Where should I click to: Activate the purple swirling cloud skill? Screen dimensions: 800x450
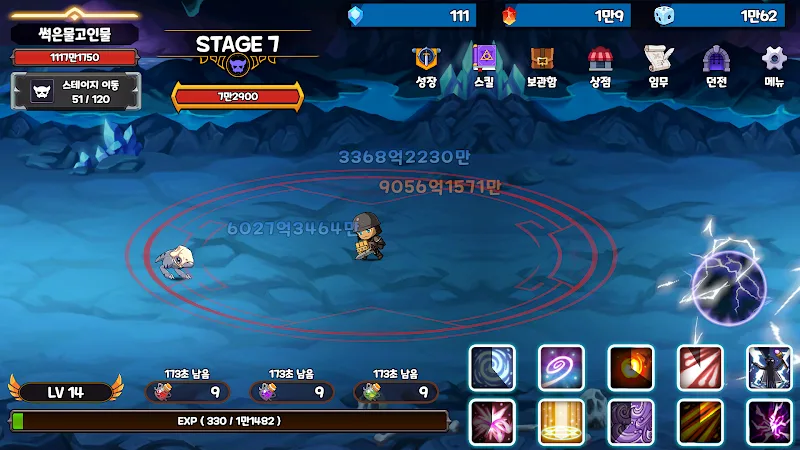tap(631, 421)
